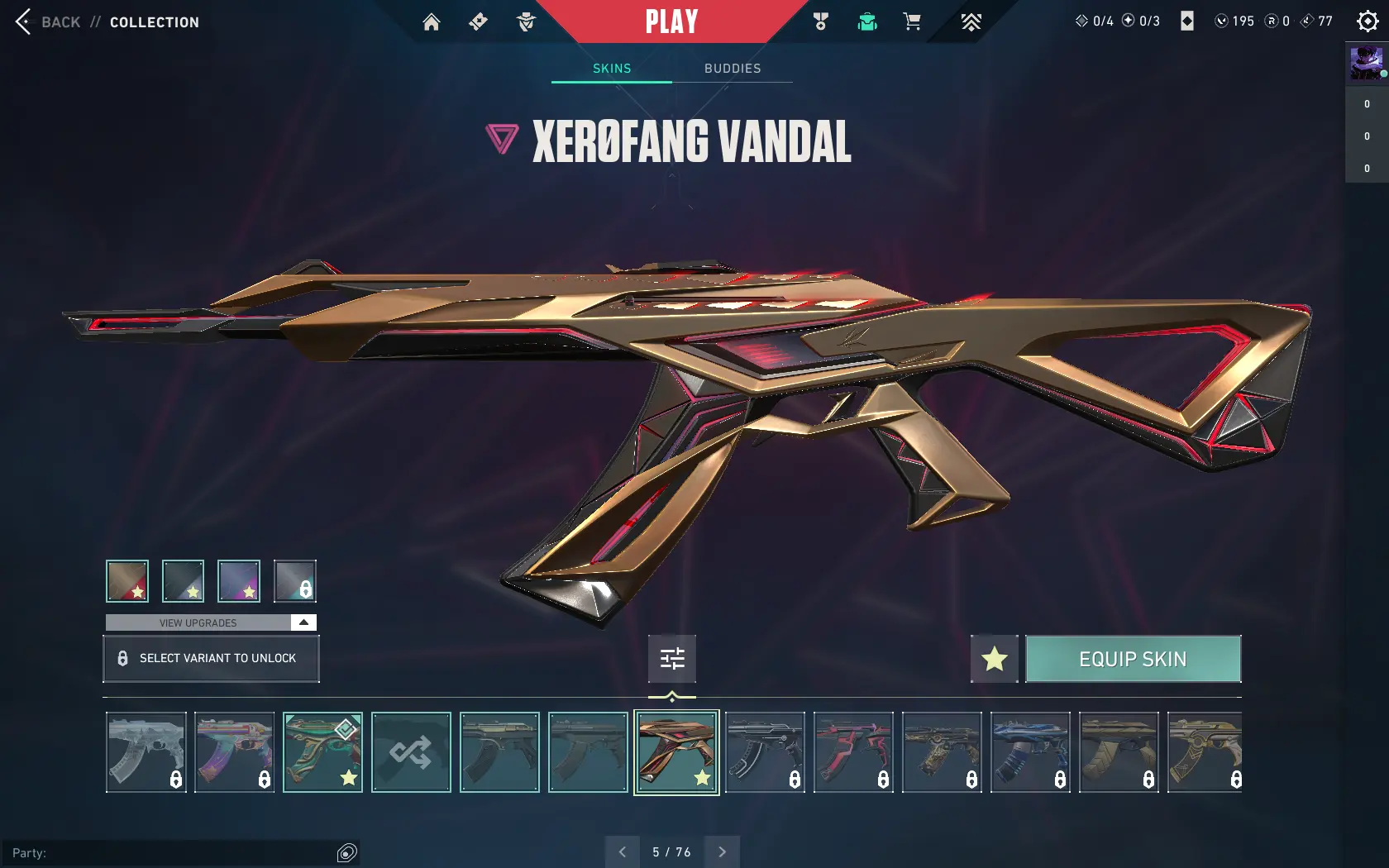Viewport: 1389px width, 868px height.
Task: View Career via the medal icon
Action: 819,21
